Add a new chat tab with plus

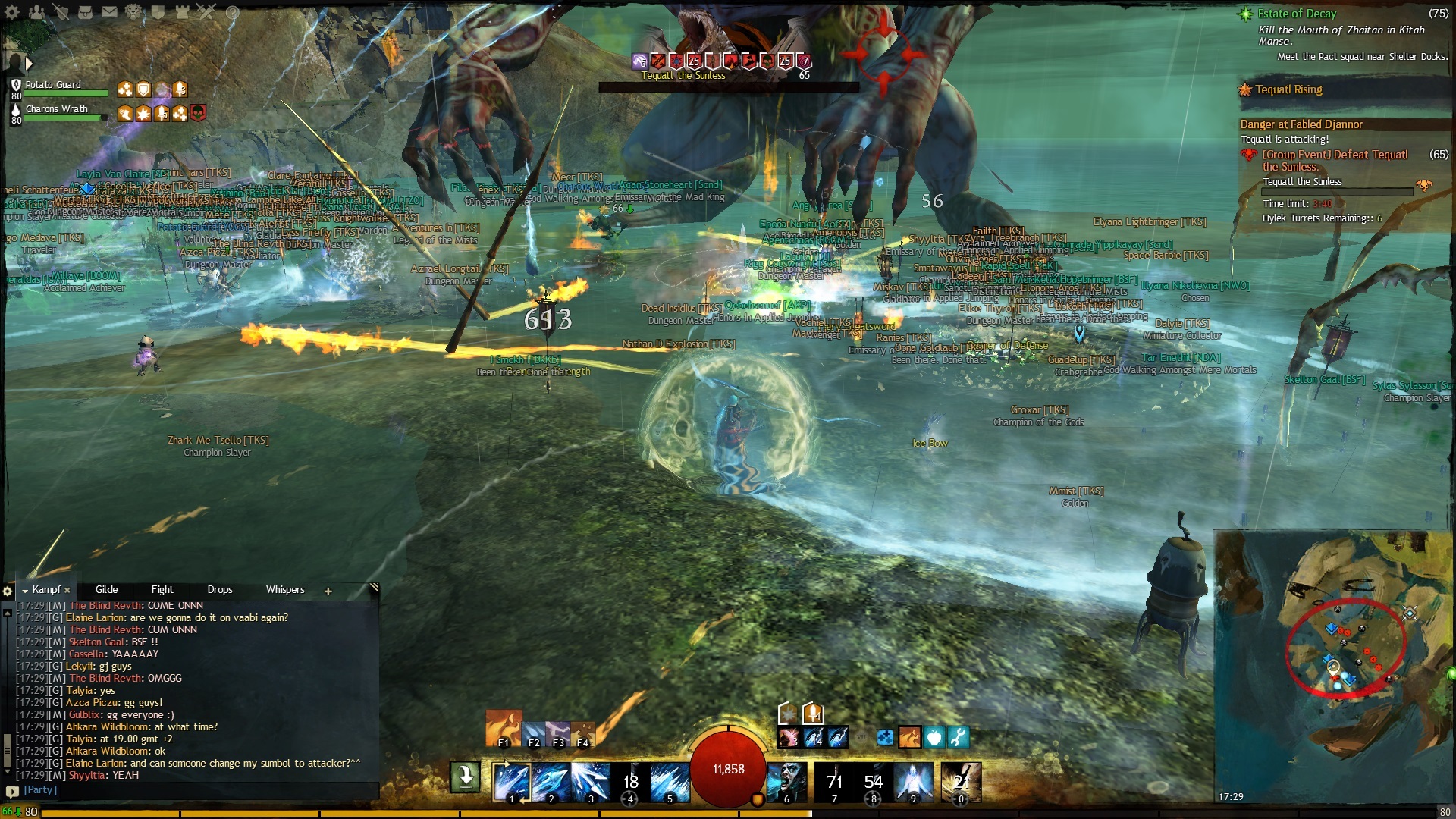point(328,591)
